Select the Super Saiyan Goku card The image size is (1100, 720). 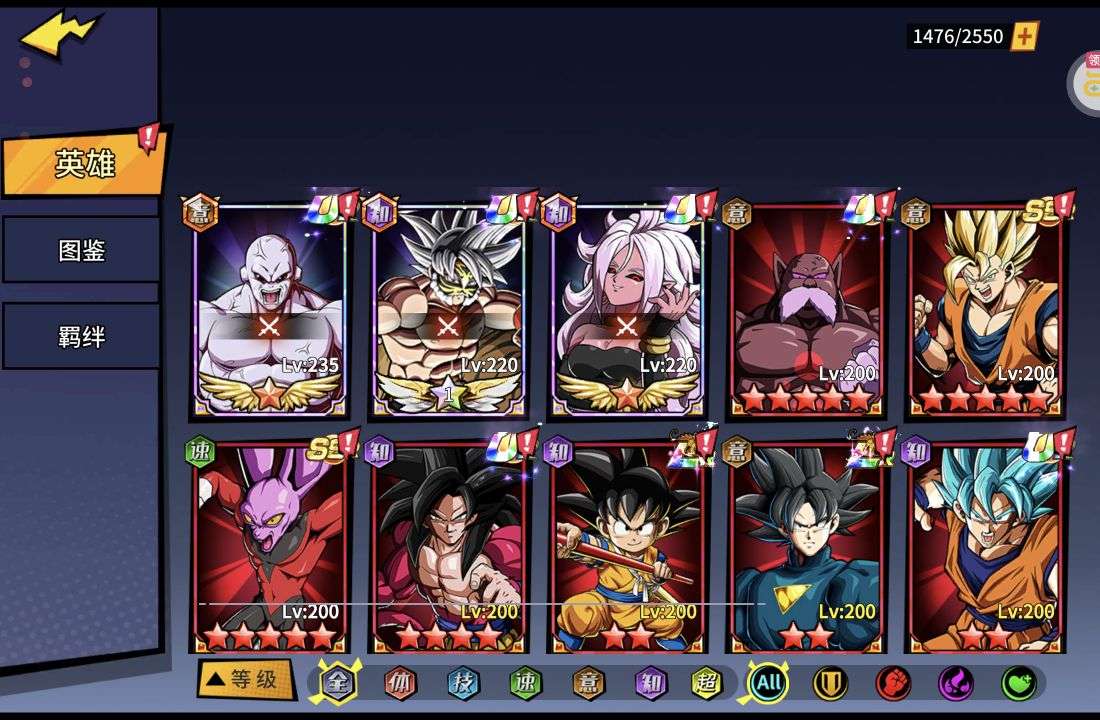point(986,310)
